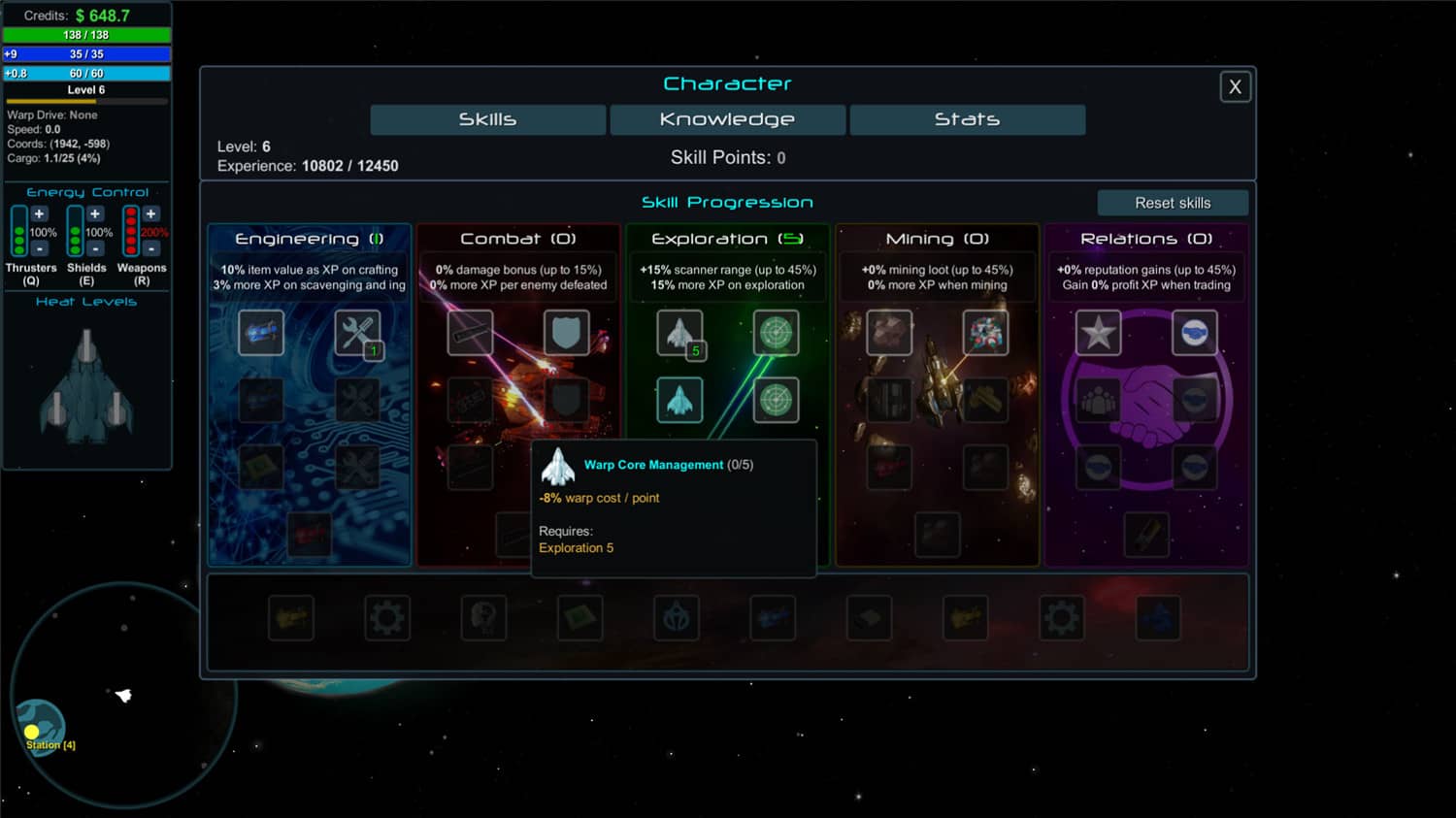This screenshot has height=818, width=1456.
Task: Choose the star skill in the Relations tree
Action: [x=1098, y=333]
